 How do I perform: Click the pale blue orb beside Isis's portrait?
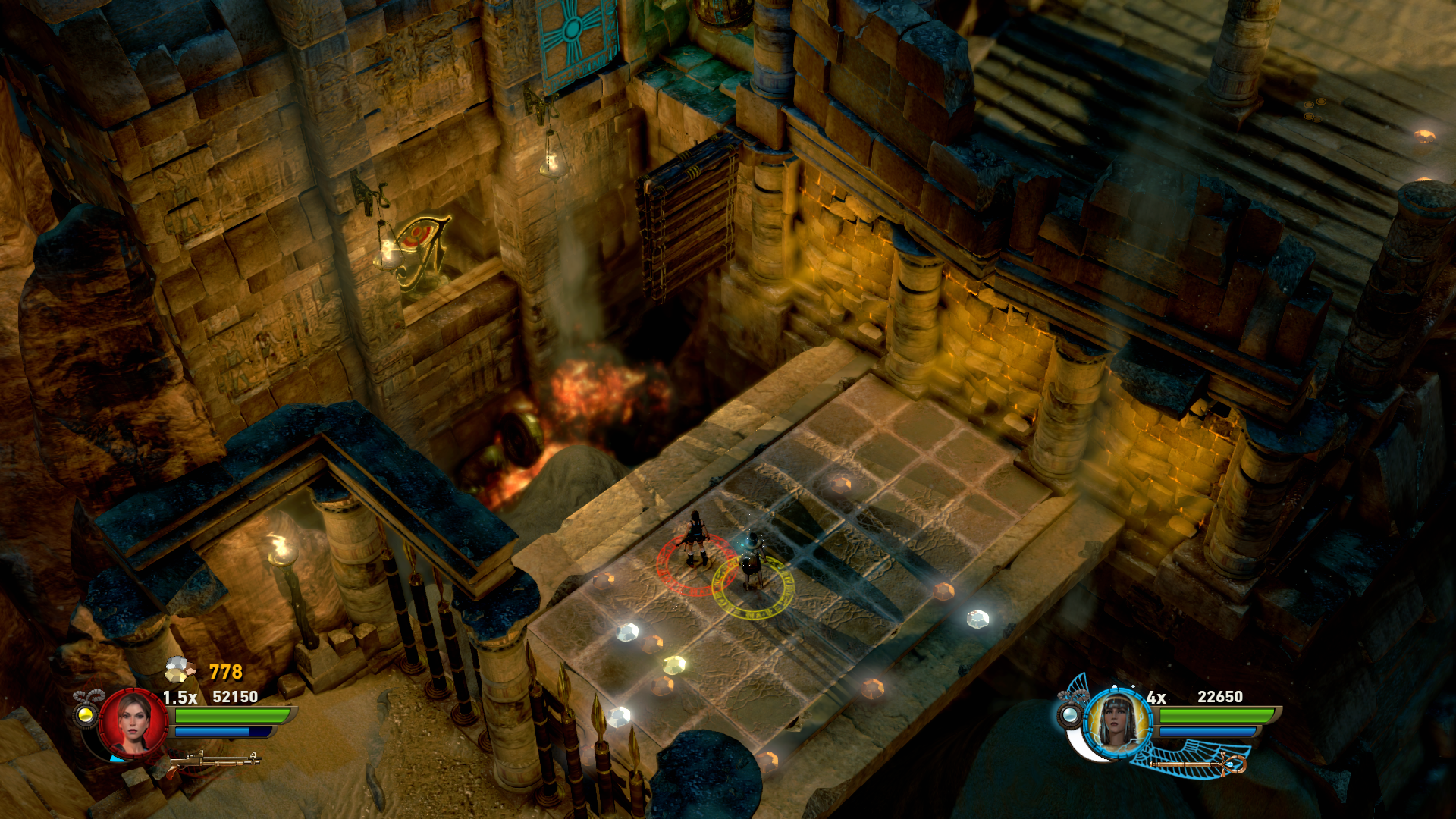point(1070,714)
